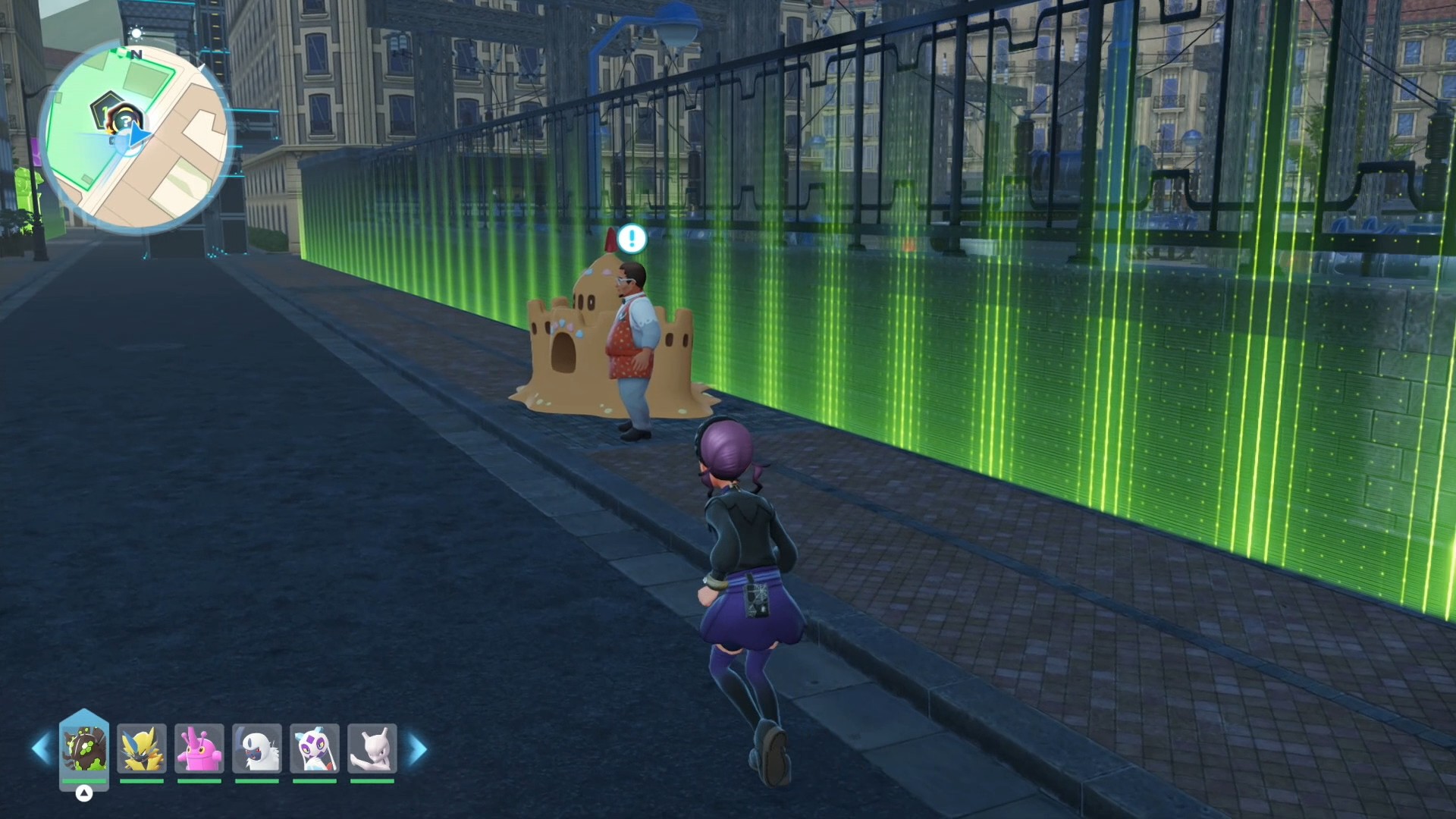Choose Zeraora from the party bar
This screenshot has height=819, width=1456.
pos(142,748)
